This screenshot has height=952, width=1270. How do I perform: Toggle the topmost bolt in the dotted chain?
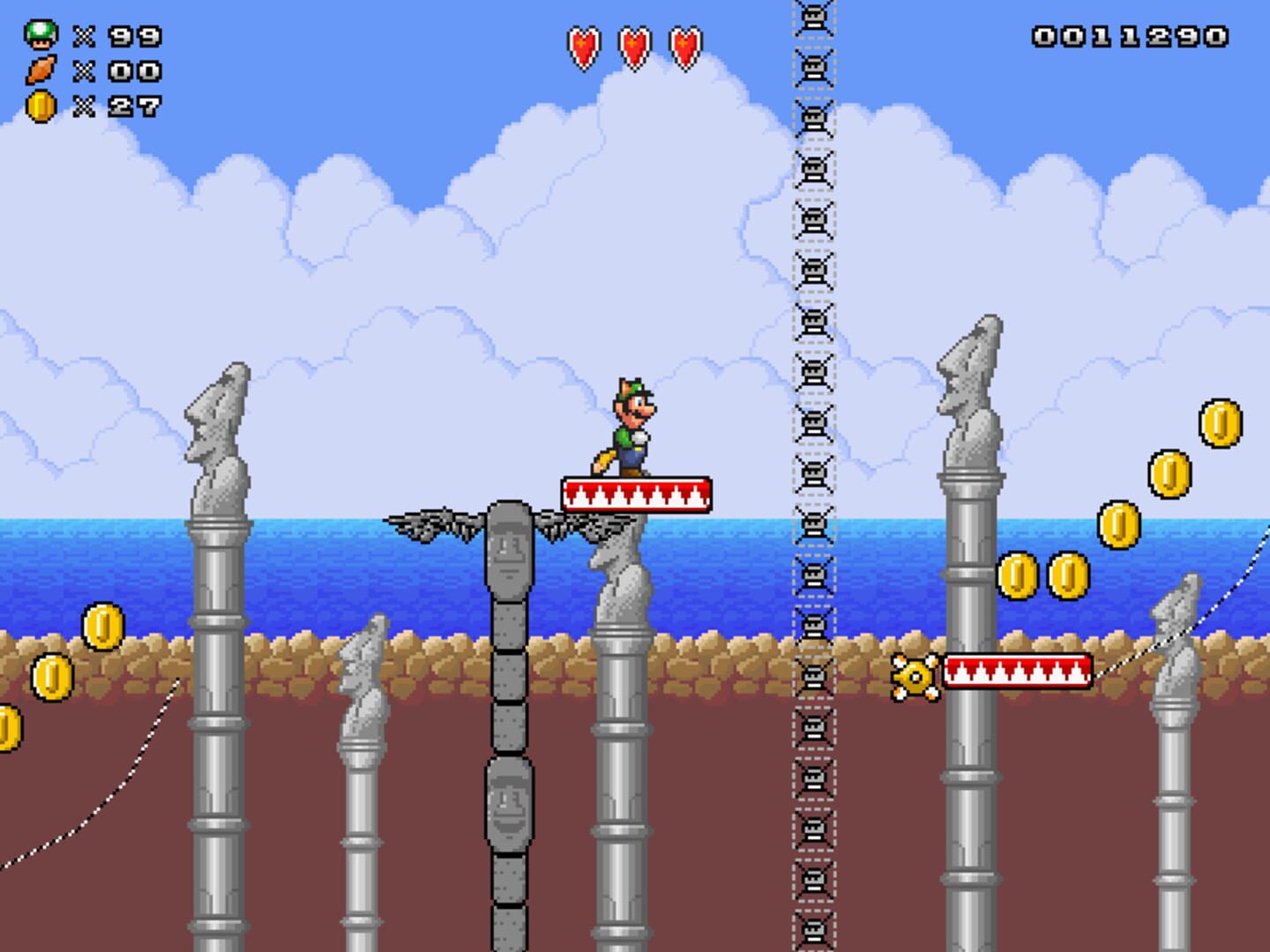[x=812, y=18]
